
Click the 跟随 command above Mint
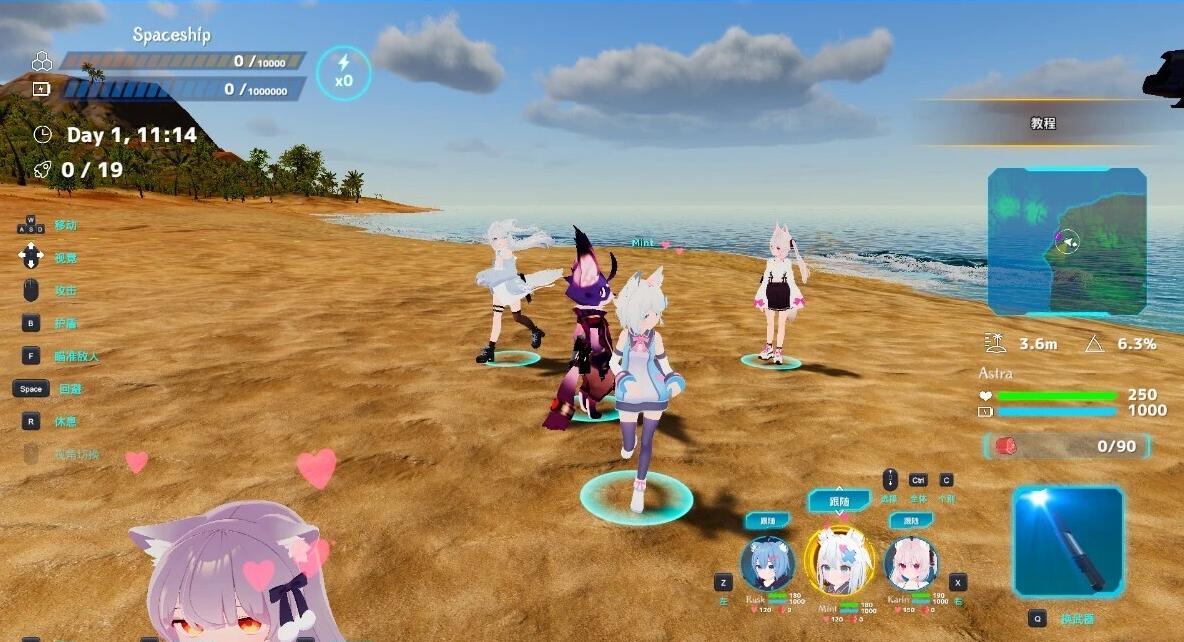tap(839, 501)
